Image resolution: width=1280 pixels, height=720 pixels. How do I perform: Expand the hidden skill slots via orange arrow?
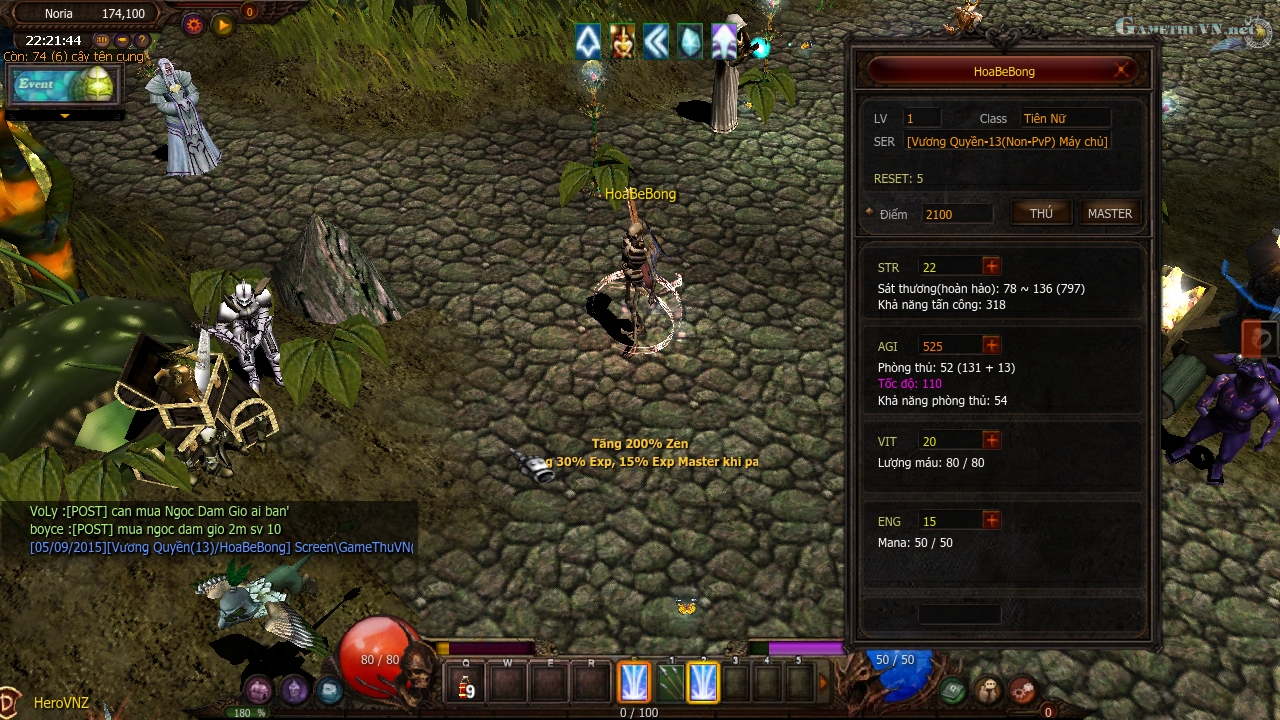pyautogui.click(x=822, y=682)
